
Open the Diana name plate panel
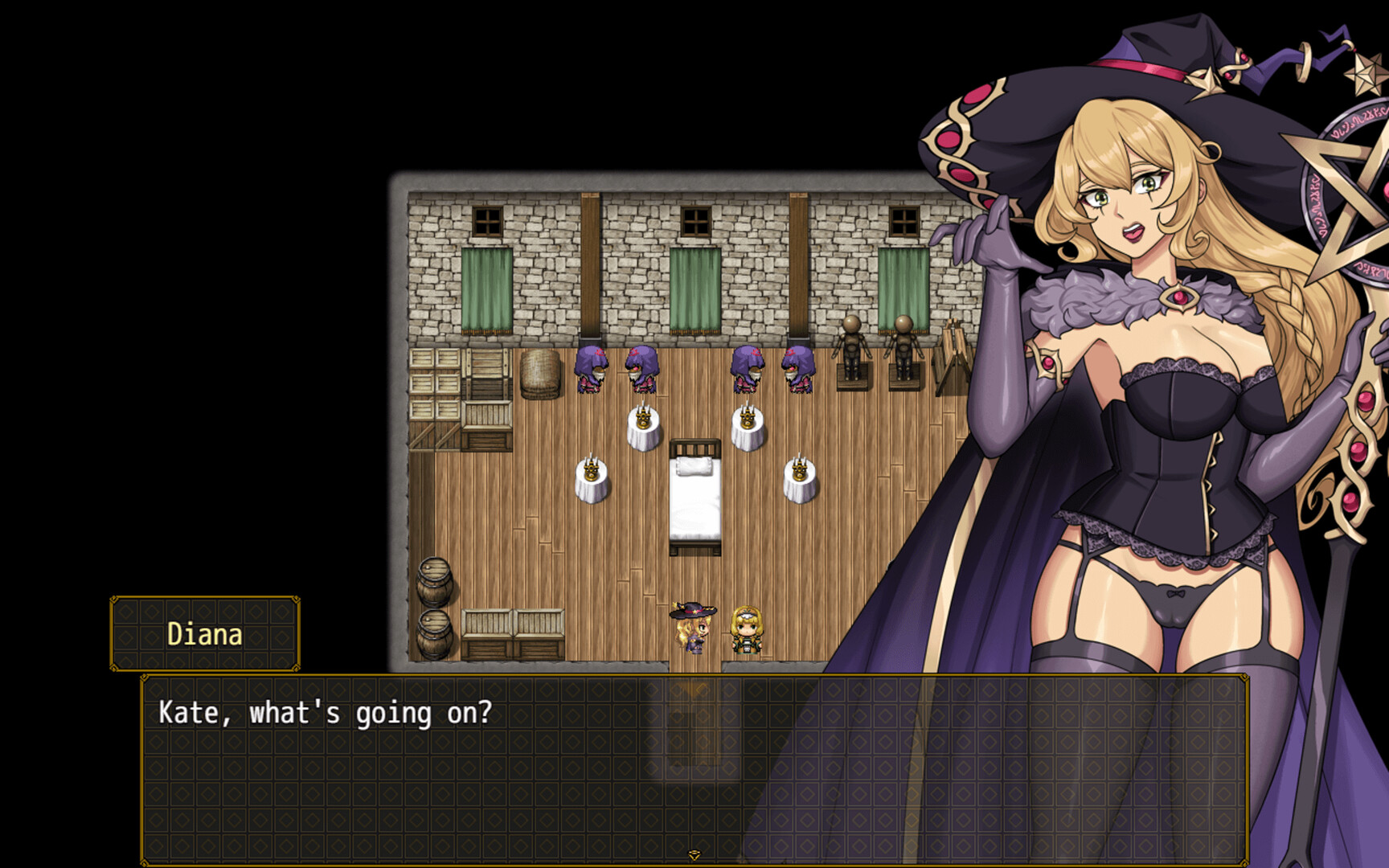click(203, 633)
